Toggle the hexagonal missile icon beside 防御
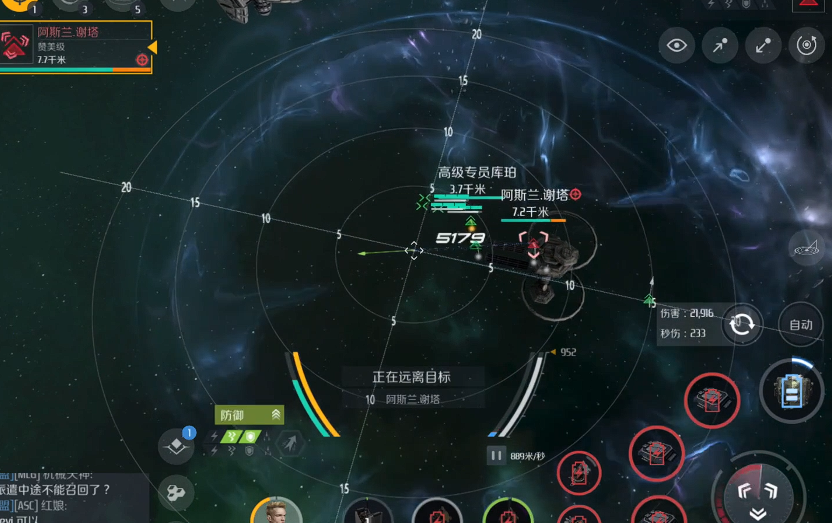The width and height of the screenshot is (832, 523). coord(292,442)
